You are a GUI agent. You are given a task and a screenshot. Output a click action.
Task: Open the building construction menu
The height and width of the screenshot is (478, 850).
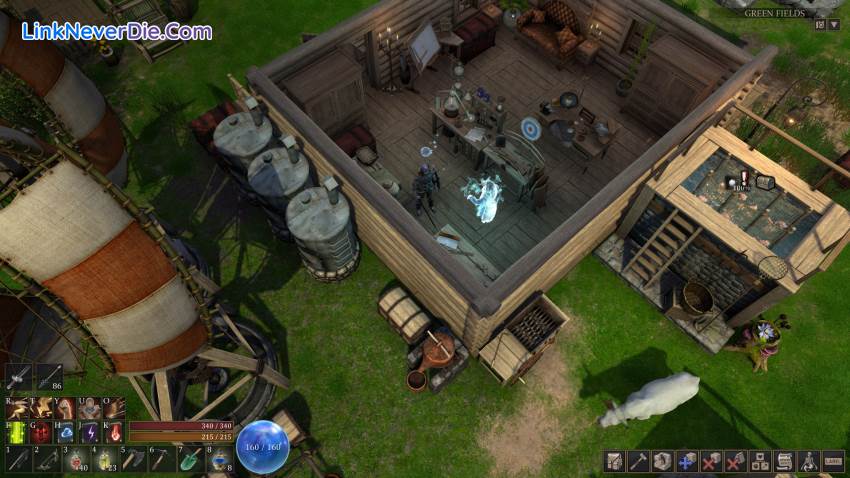point(612,461)
